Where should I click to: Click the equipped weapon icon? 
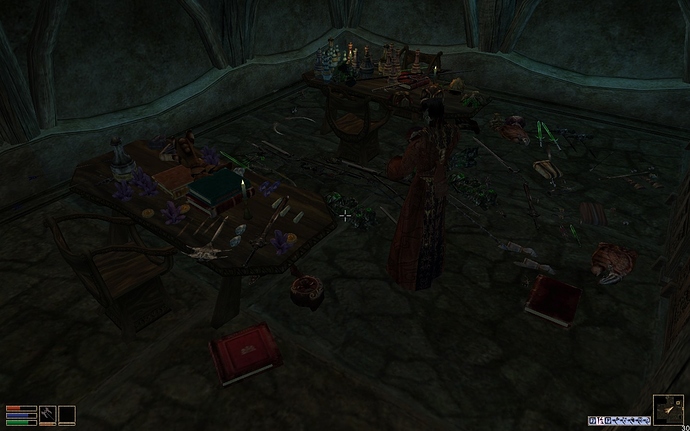point(47,414)
